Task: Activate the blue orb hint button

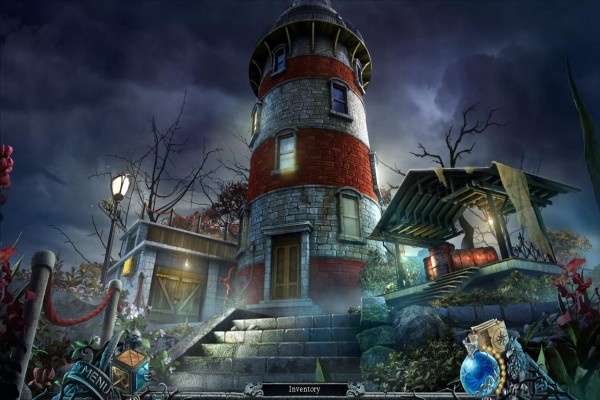Action: 479,374
